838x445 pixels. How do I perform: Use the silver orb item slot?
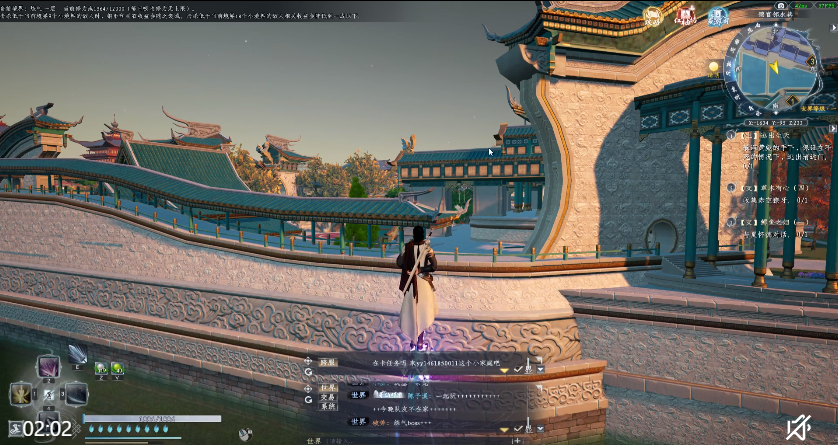(101, 369)
